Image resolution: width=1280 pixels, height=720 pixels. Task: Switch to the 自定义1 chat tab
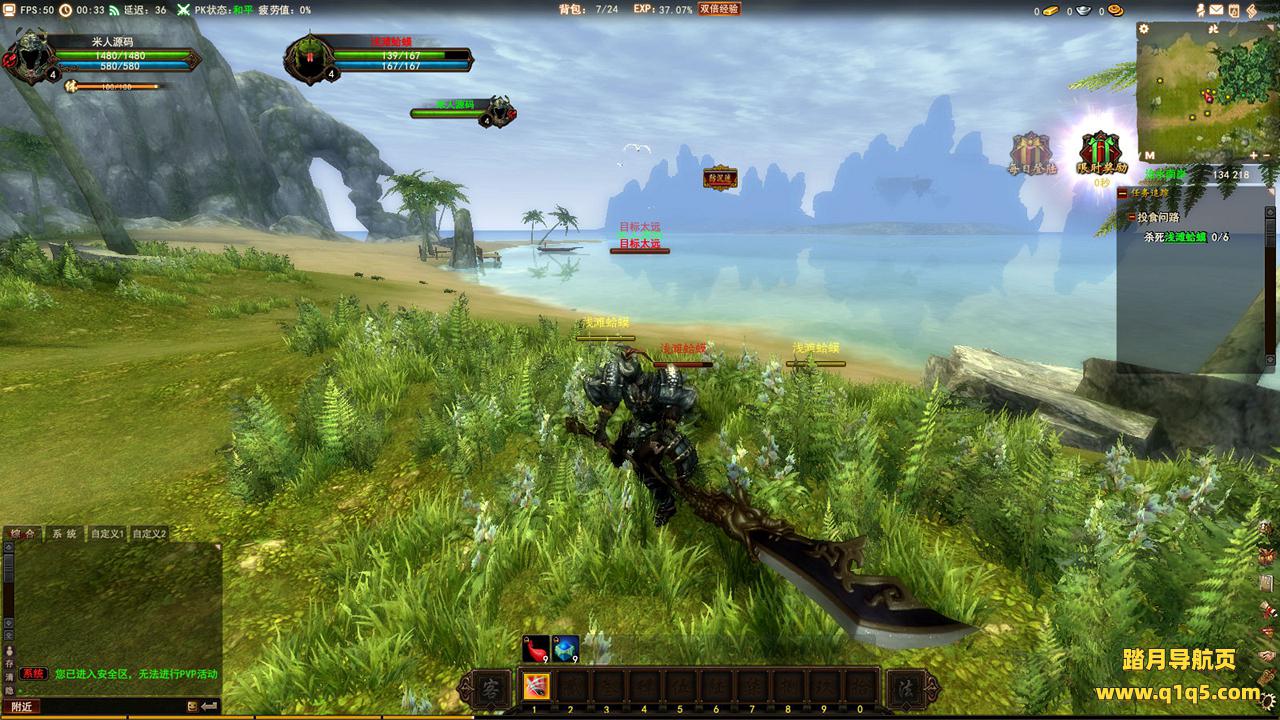[x=108, y=534]
